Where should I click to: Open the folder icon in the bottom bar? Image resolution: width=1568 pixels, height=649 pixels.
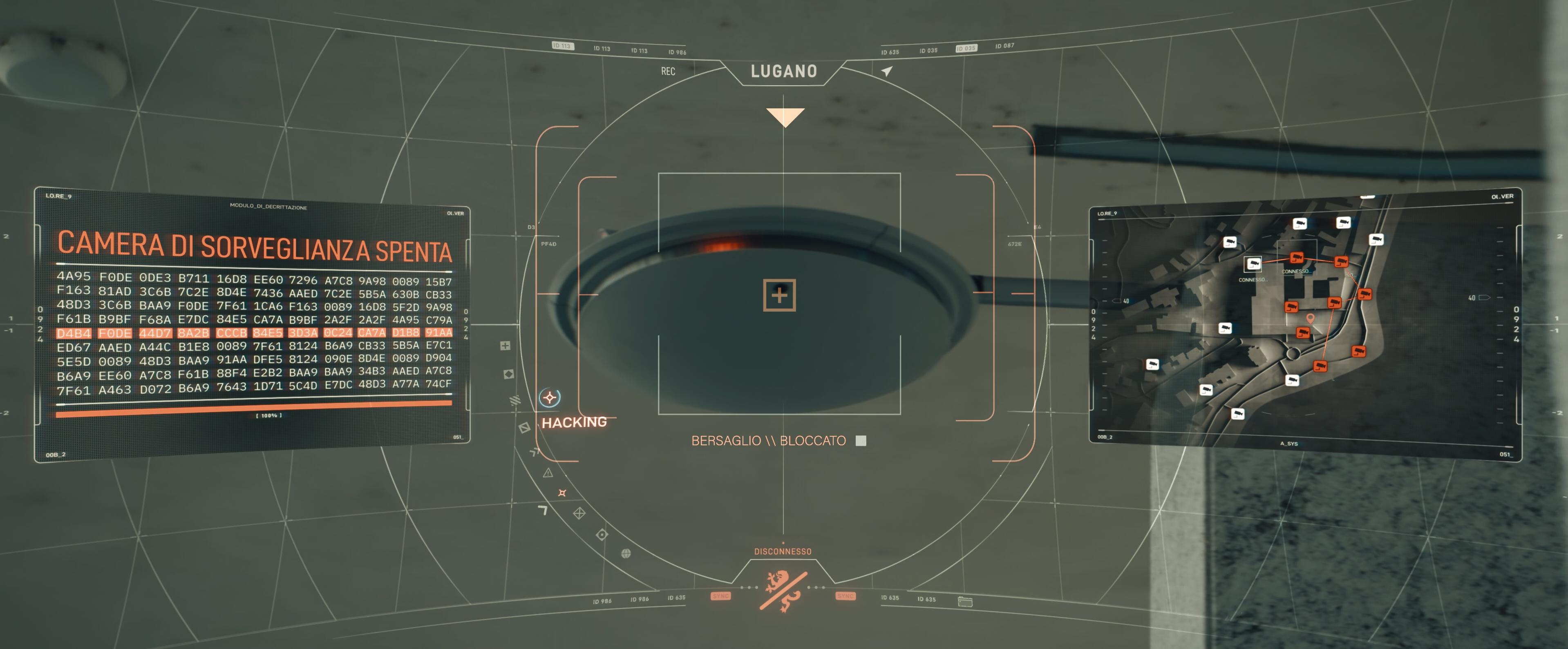point(965,602)
